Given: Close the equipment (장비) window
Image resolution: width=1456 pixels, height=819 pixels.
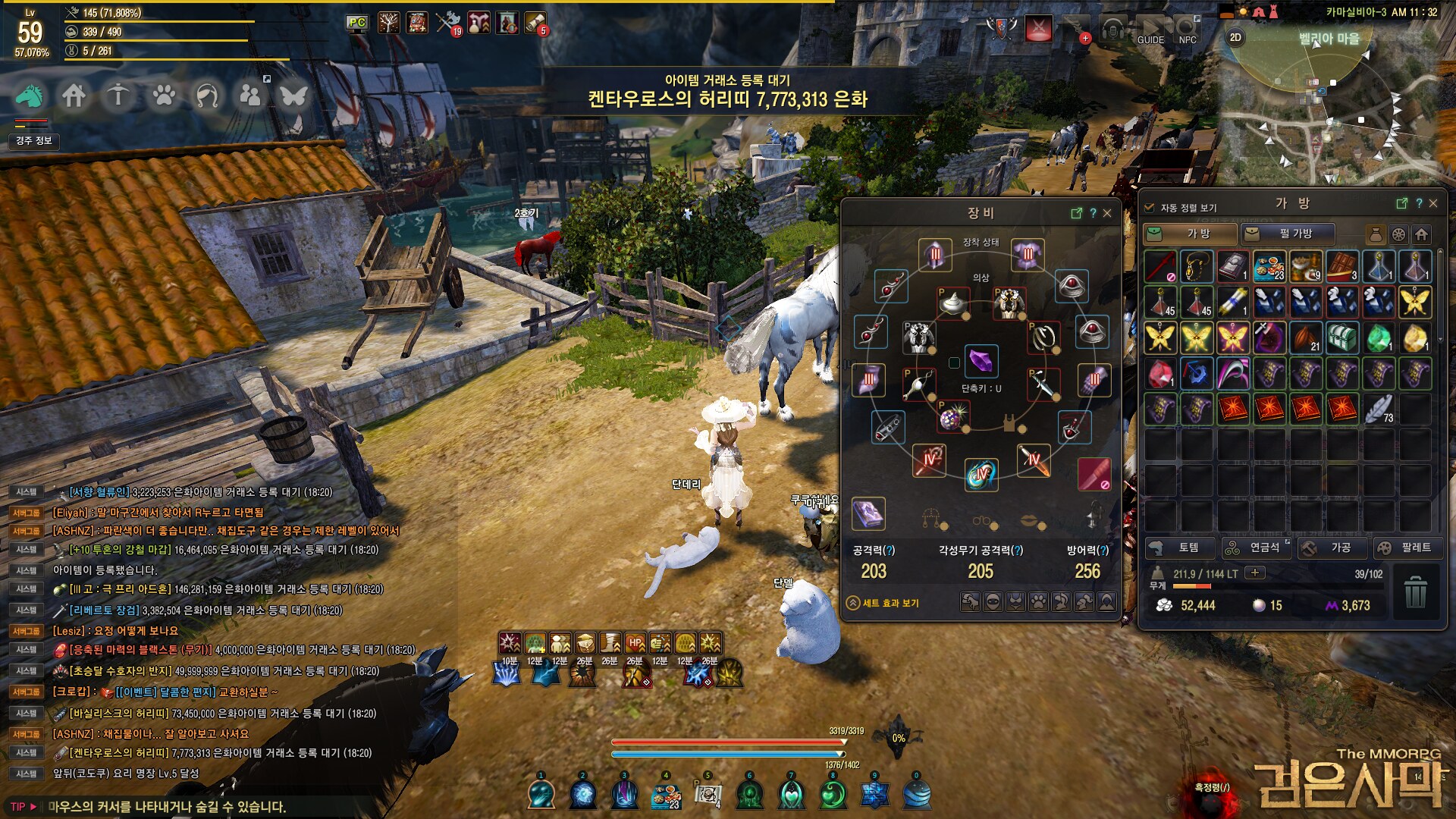Looking at the screenshot, I should 1107,213.
